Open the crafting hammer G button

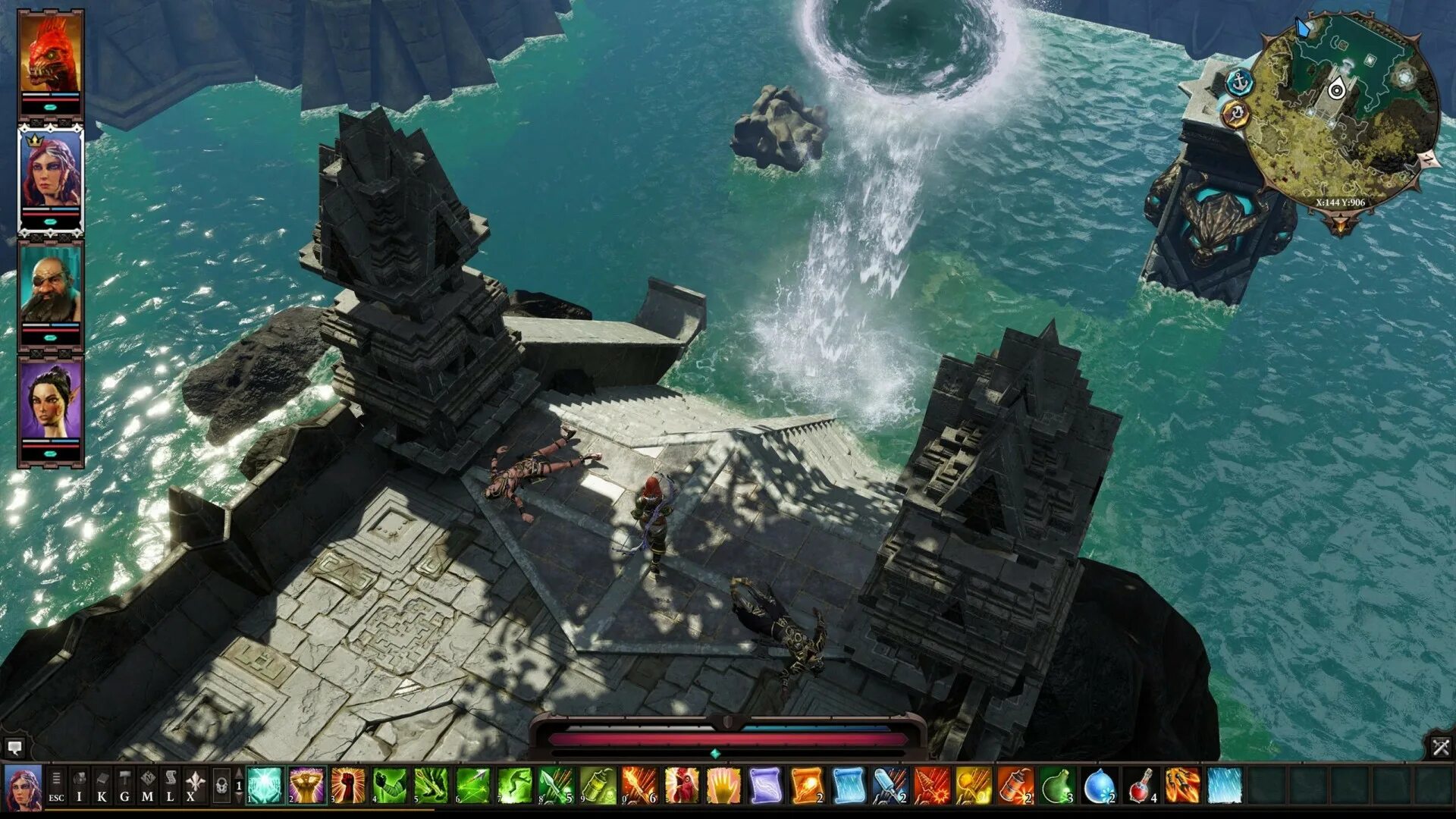[124, 787]
